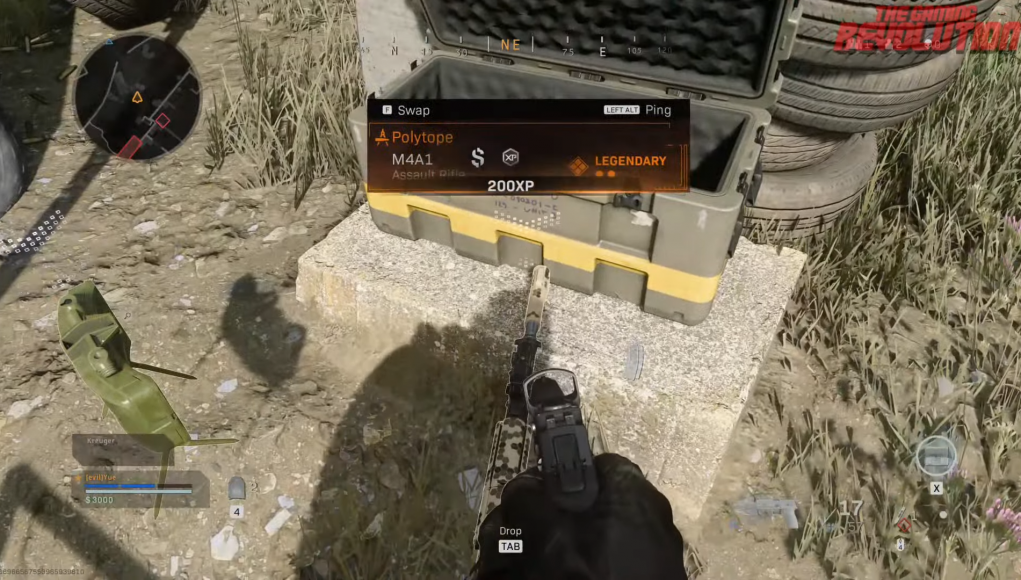1021x580 pixels.
Task: Click the compass bar heading strip
Action: pyautogui.click(x=510, y=46)
